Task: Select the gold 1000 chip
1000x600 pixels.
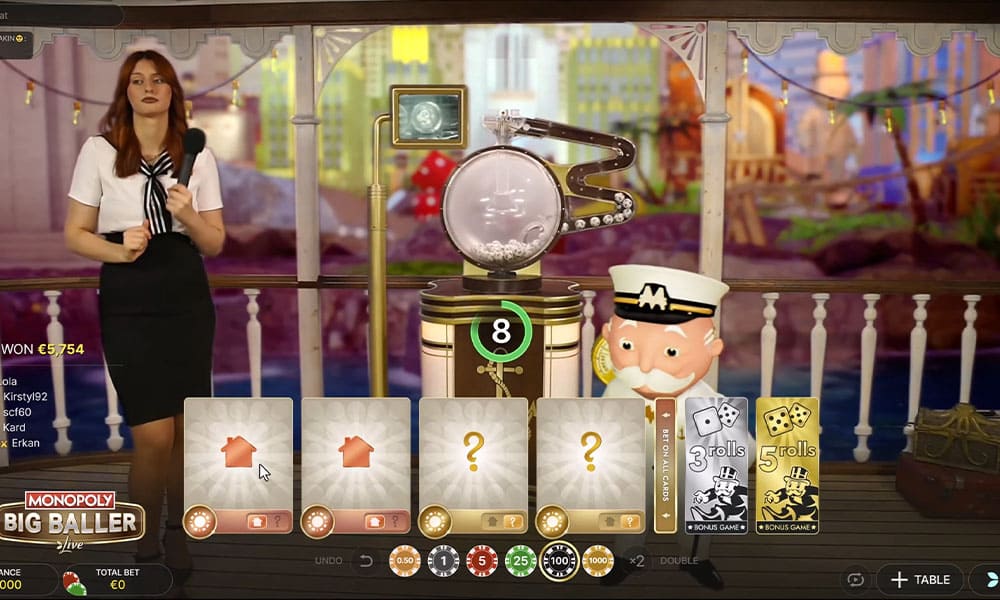Action: (598, 561)
